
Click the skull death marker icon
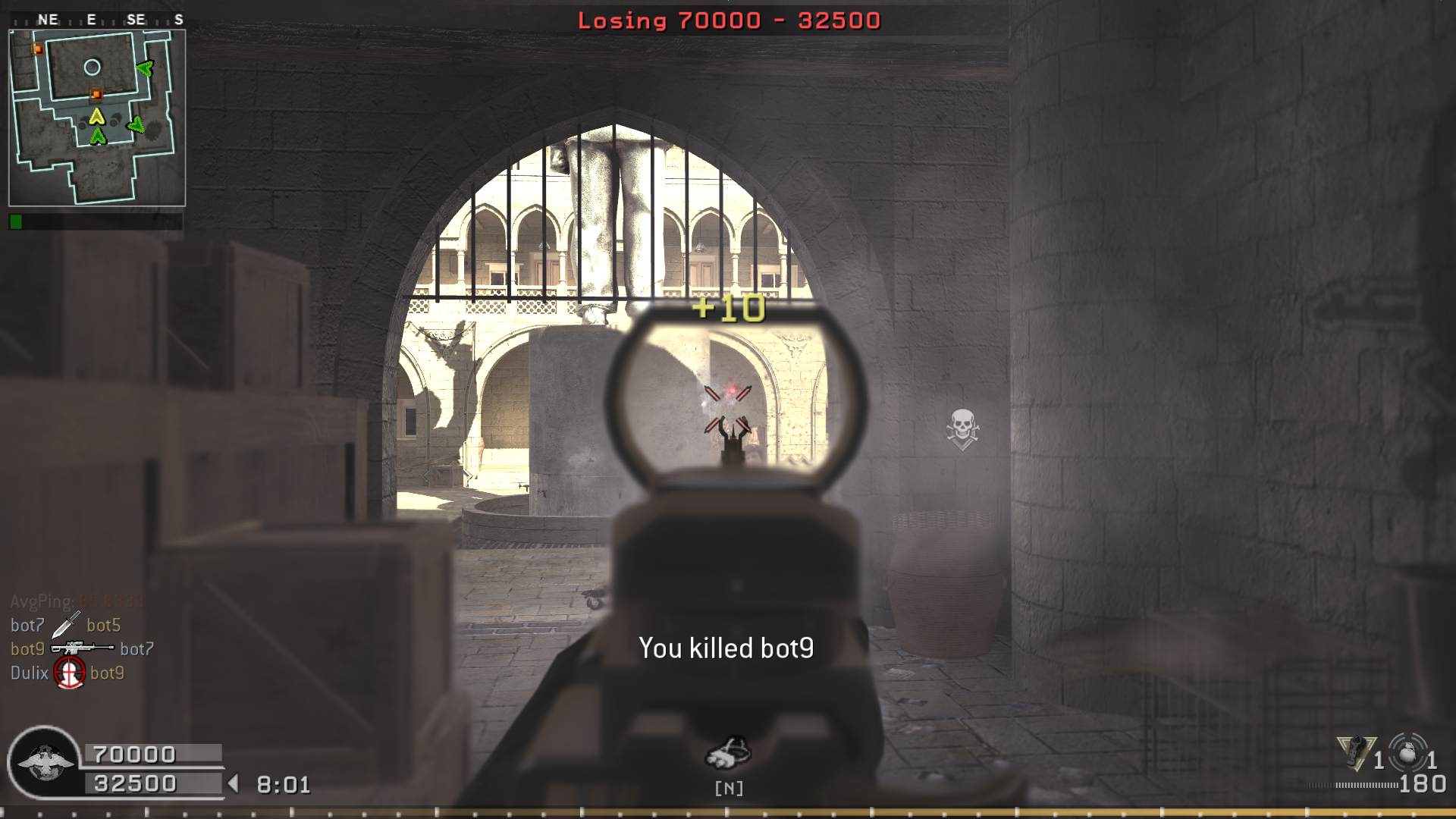pyautogui.click(x=962, y=428)
